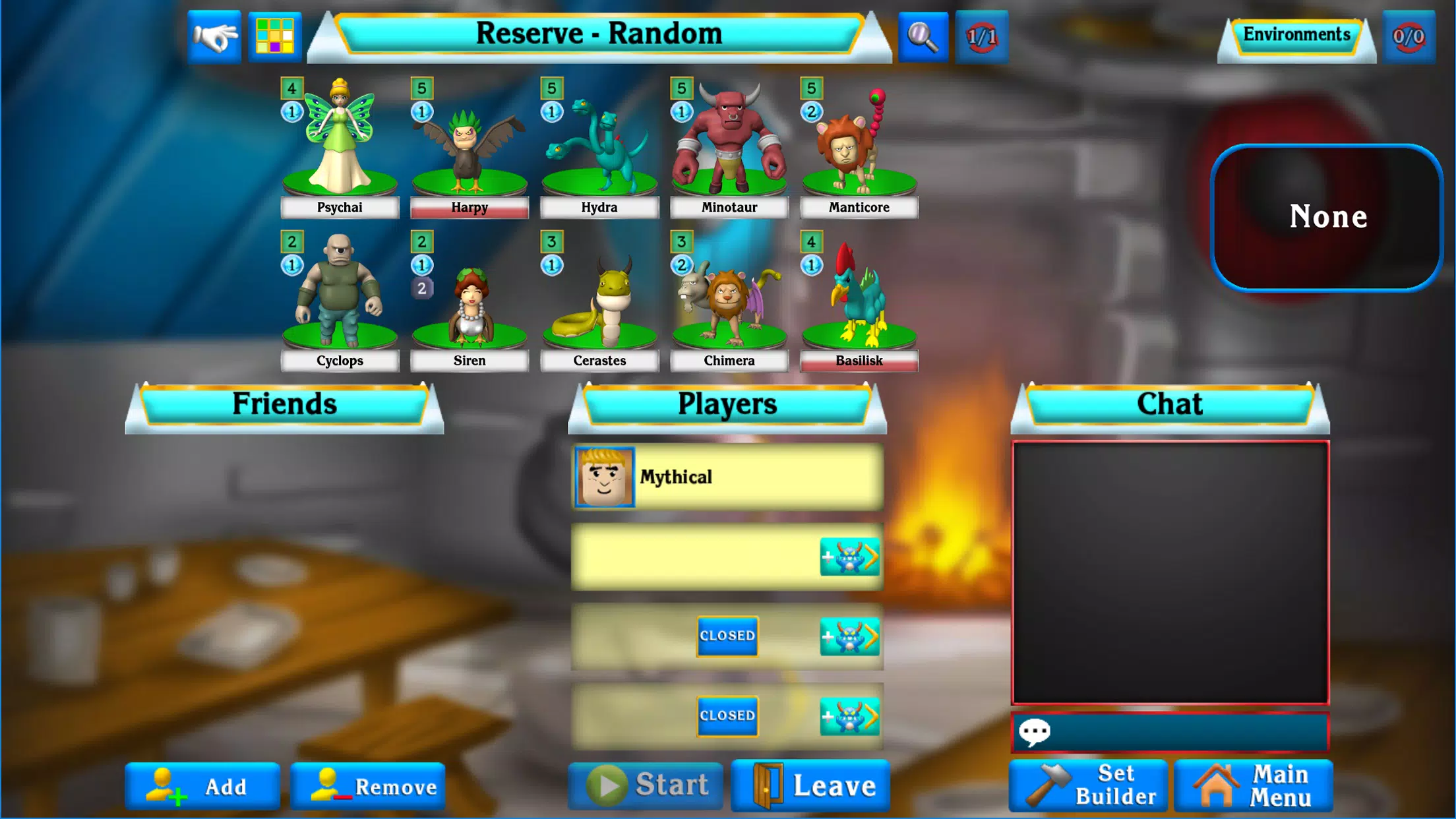1456x819 pixels.
Task: Select the Cyclops creature
Action: point(339,297)
